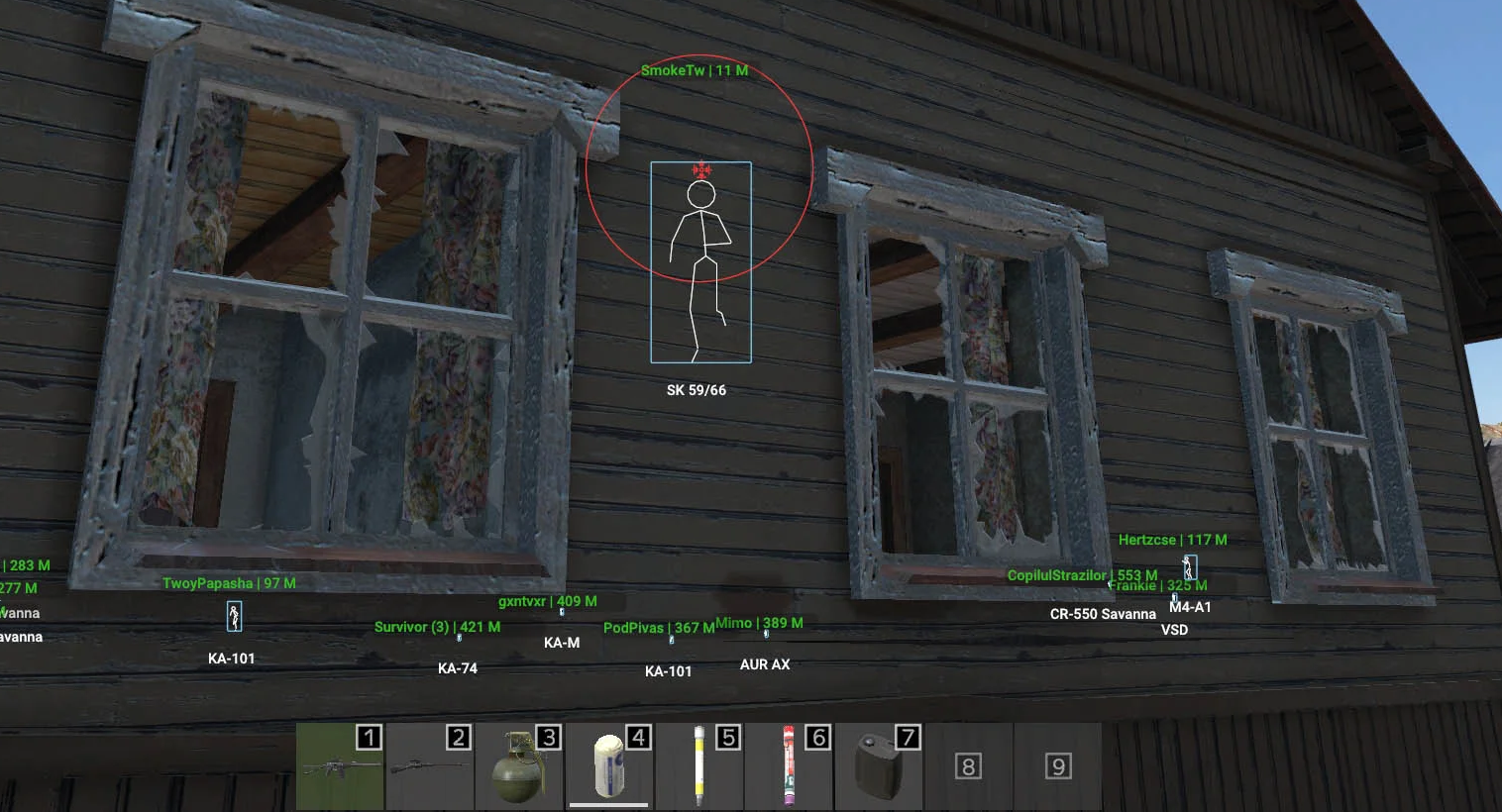Select the chemlight in hotbar slot 5

tap(698, 767)
